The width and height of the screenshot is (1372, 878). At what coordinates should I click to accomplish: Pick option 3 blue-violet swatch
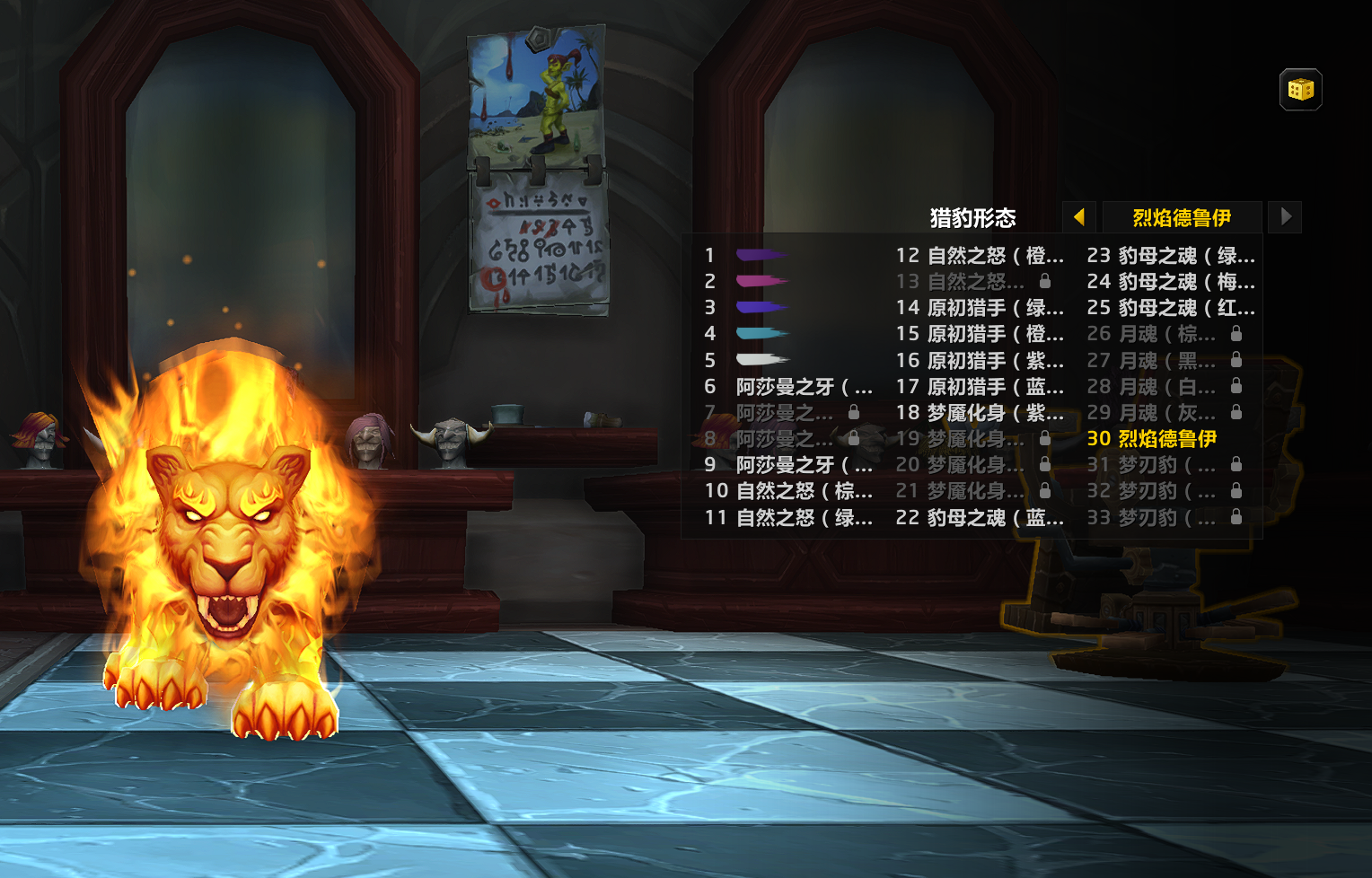[761, 307]
